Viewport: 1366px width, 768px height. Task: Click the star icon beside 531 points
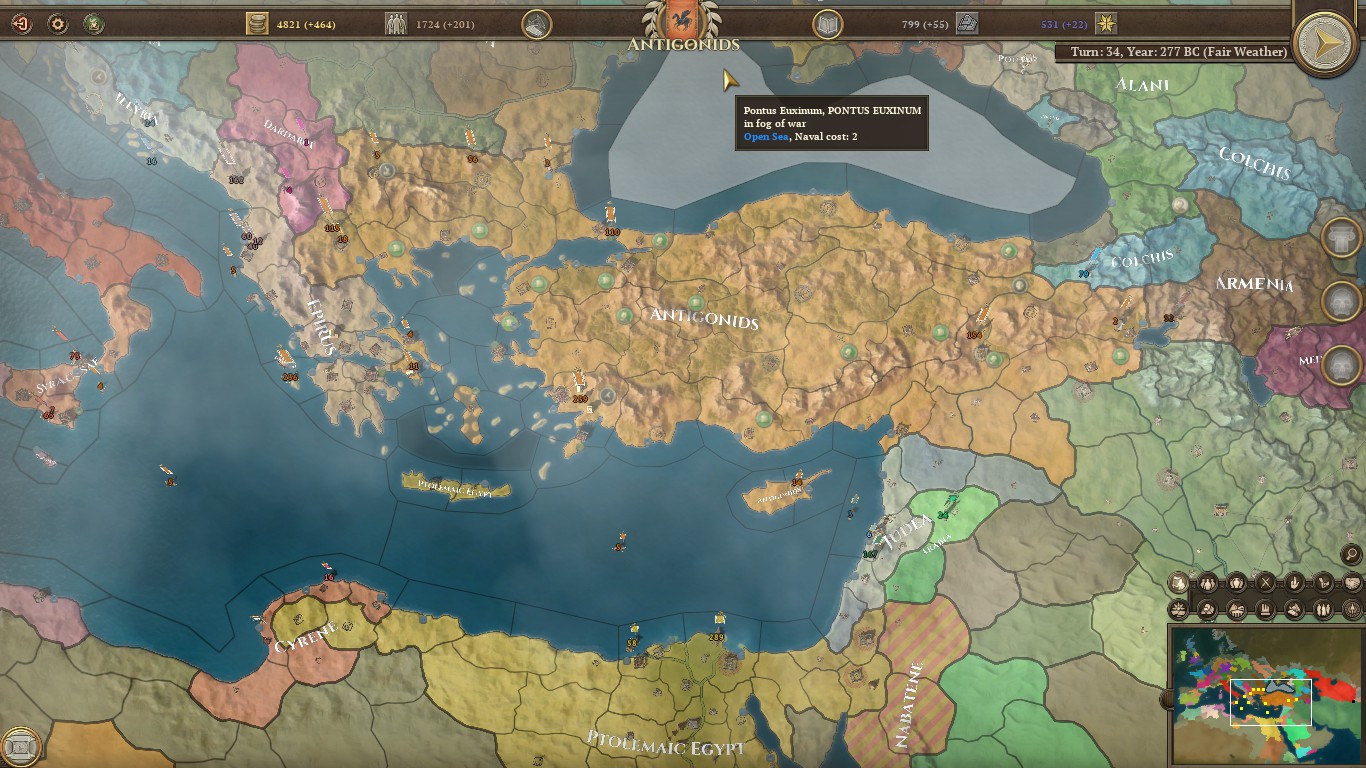tap(1106, 24)
